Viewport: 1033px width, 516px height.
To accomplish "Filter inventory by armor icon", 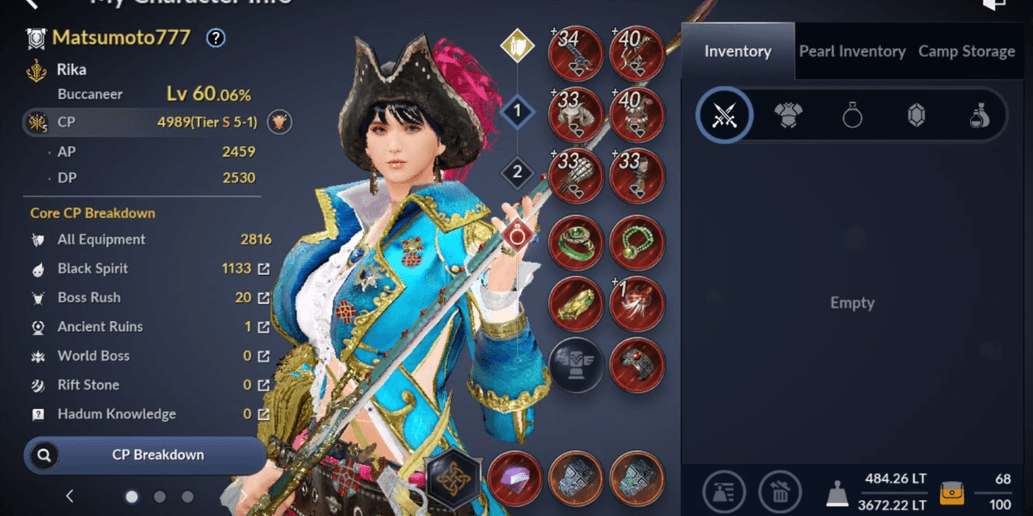I will coord(788,116).
